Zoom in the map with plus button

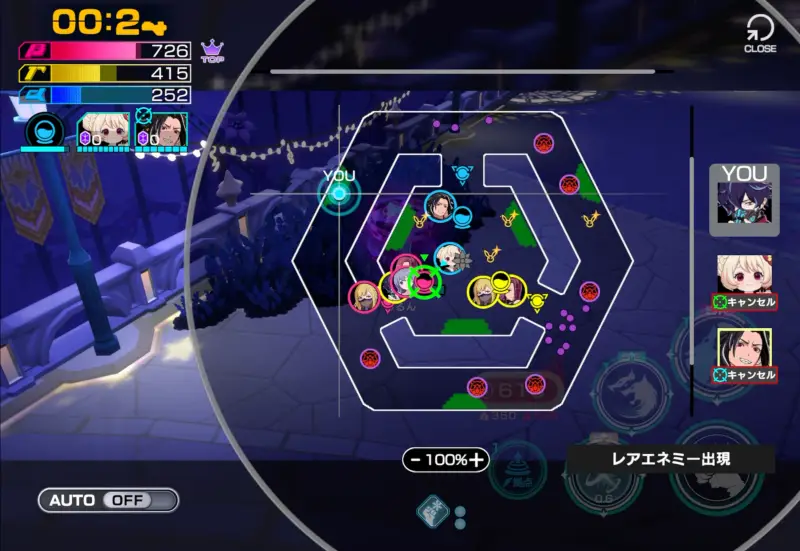[477, 460]
